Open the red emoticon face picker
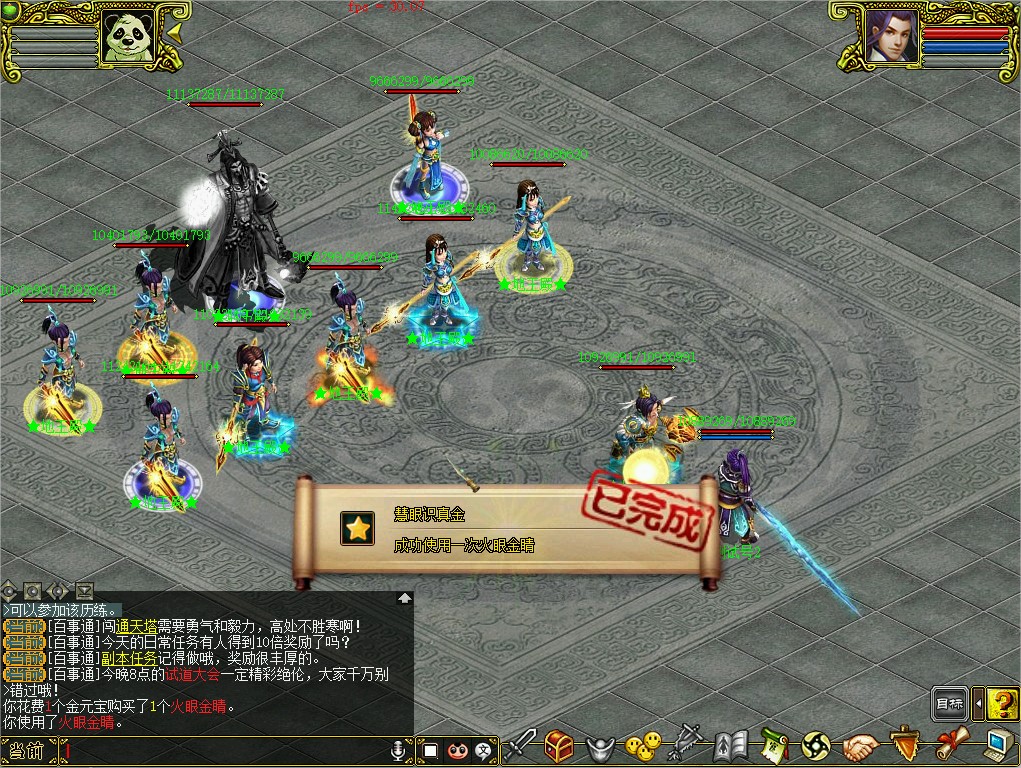 458,750
